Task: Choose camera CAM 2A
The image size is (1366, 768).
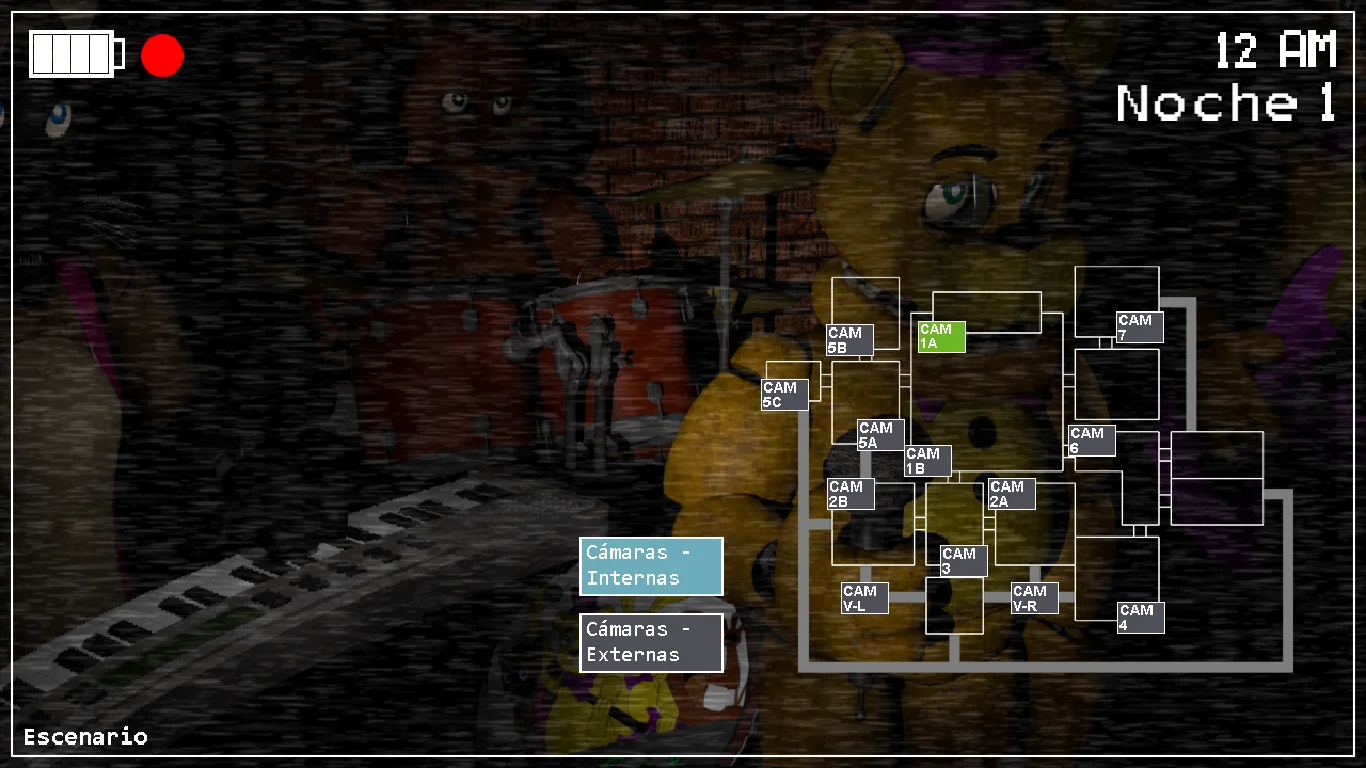Action: (1011, 494)
